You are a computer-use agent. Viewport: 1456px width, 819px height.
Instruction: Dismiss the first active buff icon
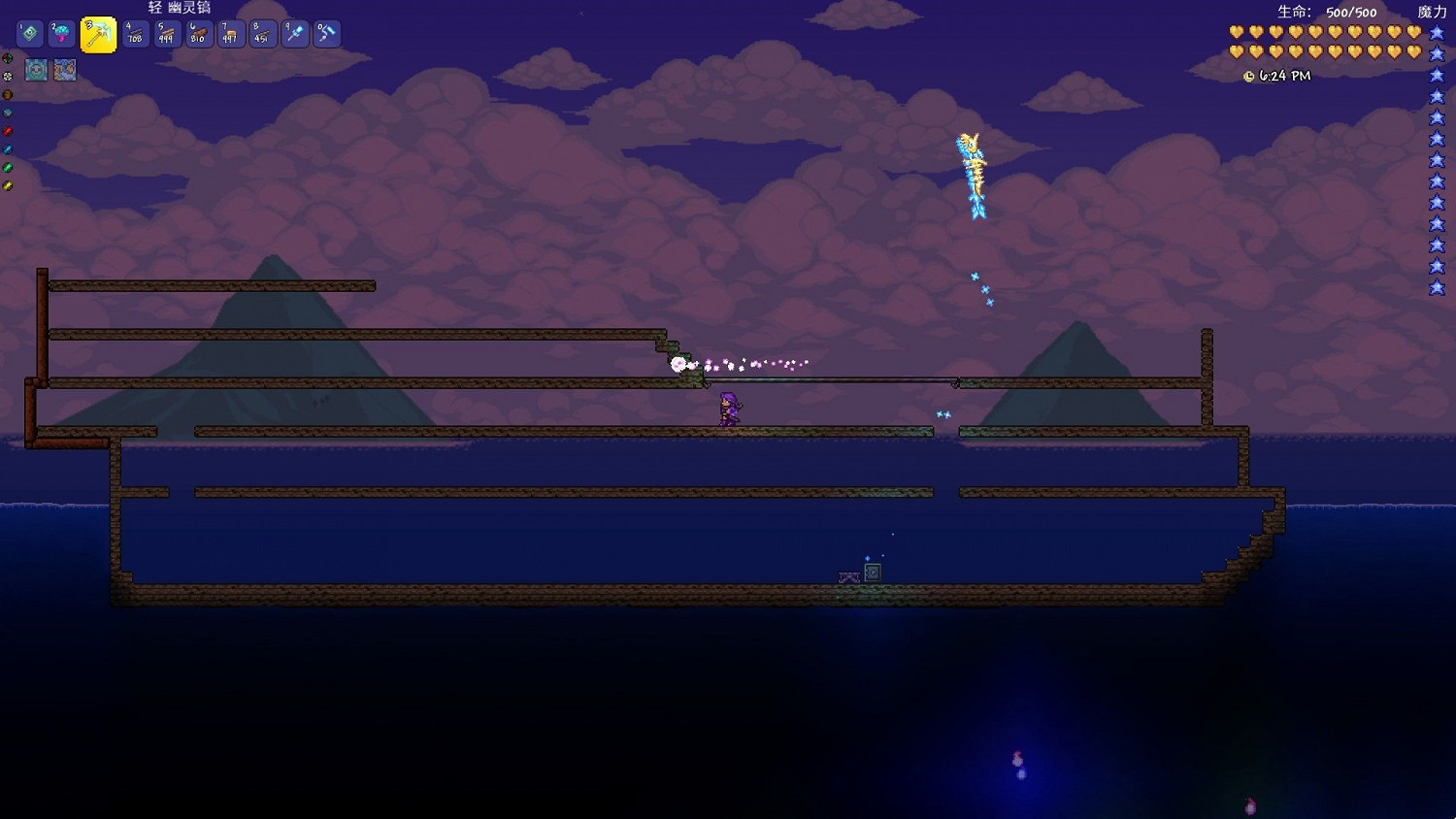click(36, 69)
